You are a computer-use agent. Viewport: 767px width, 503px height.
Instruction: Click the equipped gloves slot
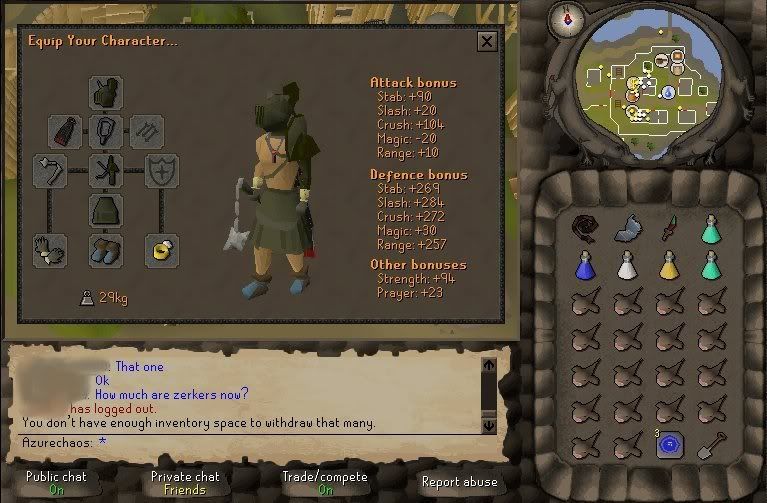[50, 250]
